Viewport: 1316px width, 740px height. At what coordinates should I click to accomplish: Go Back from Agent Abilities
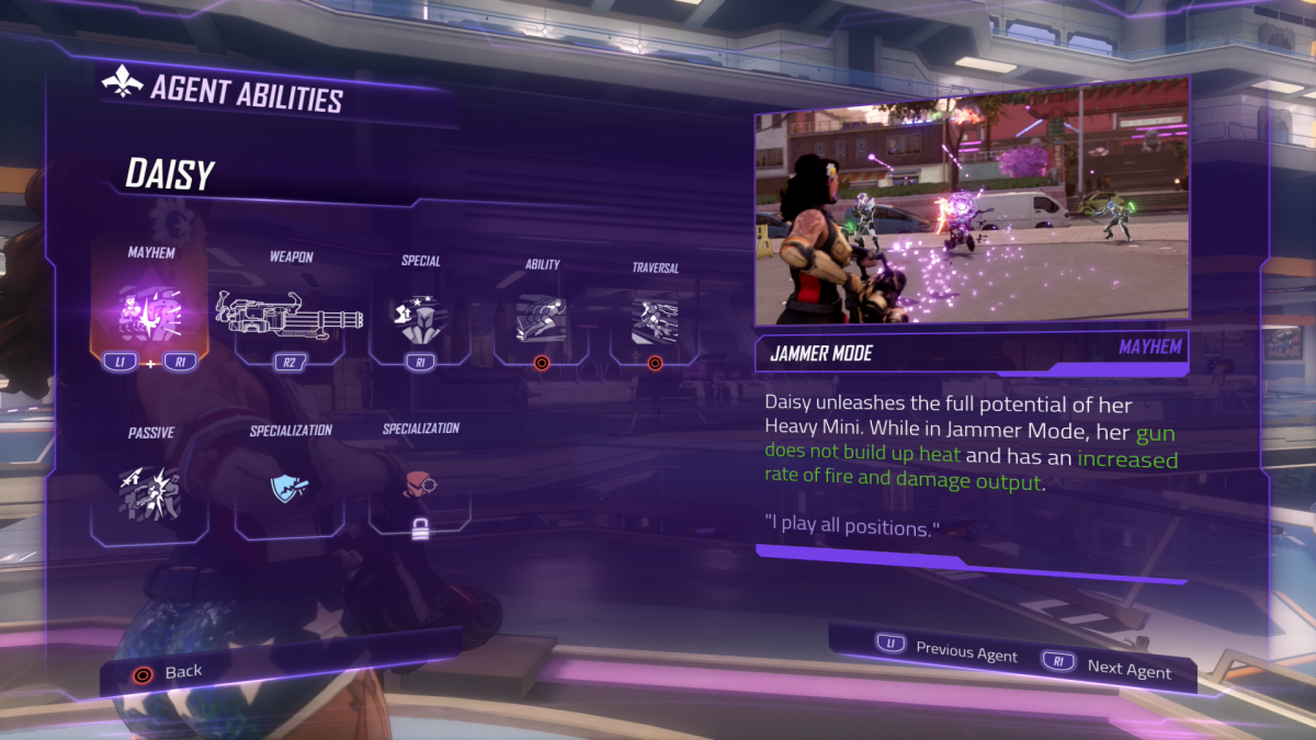pyautogui.click(x=168, y=673)
